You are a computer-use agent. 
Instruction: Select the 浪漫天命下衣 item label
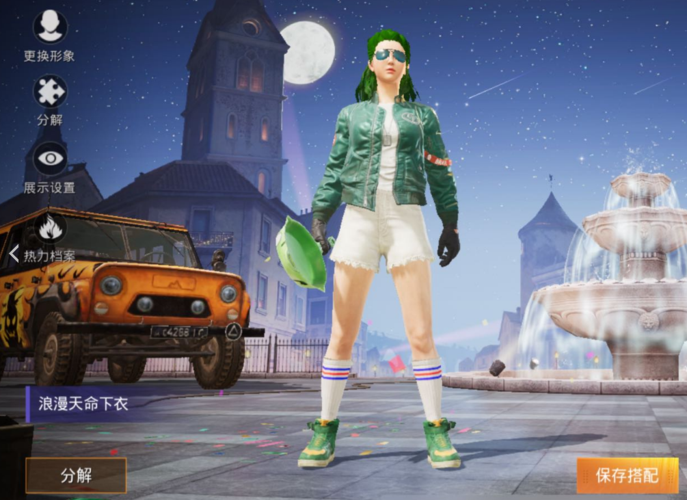[x=84, y=404]
